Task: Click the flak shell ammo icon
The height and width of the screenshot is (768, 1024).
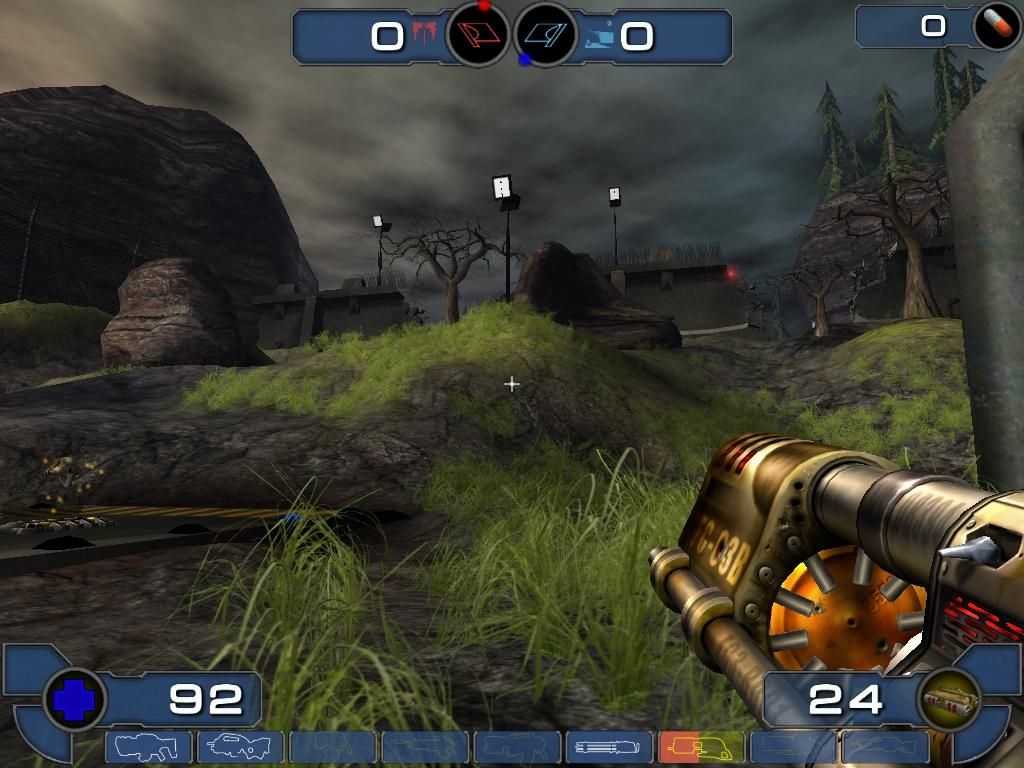Action: click(947, 700)
